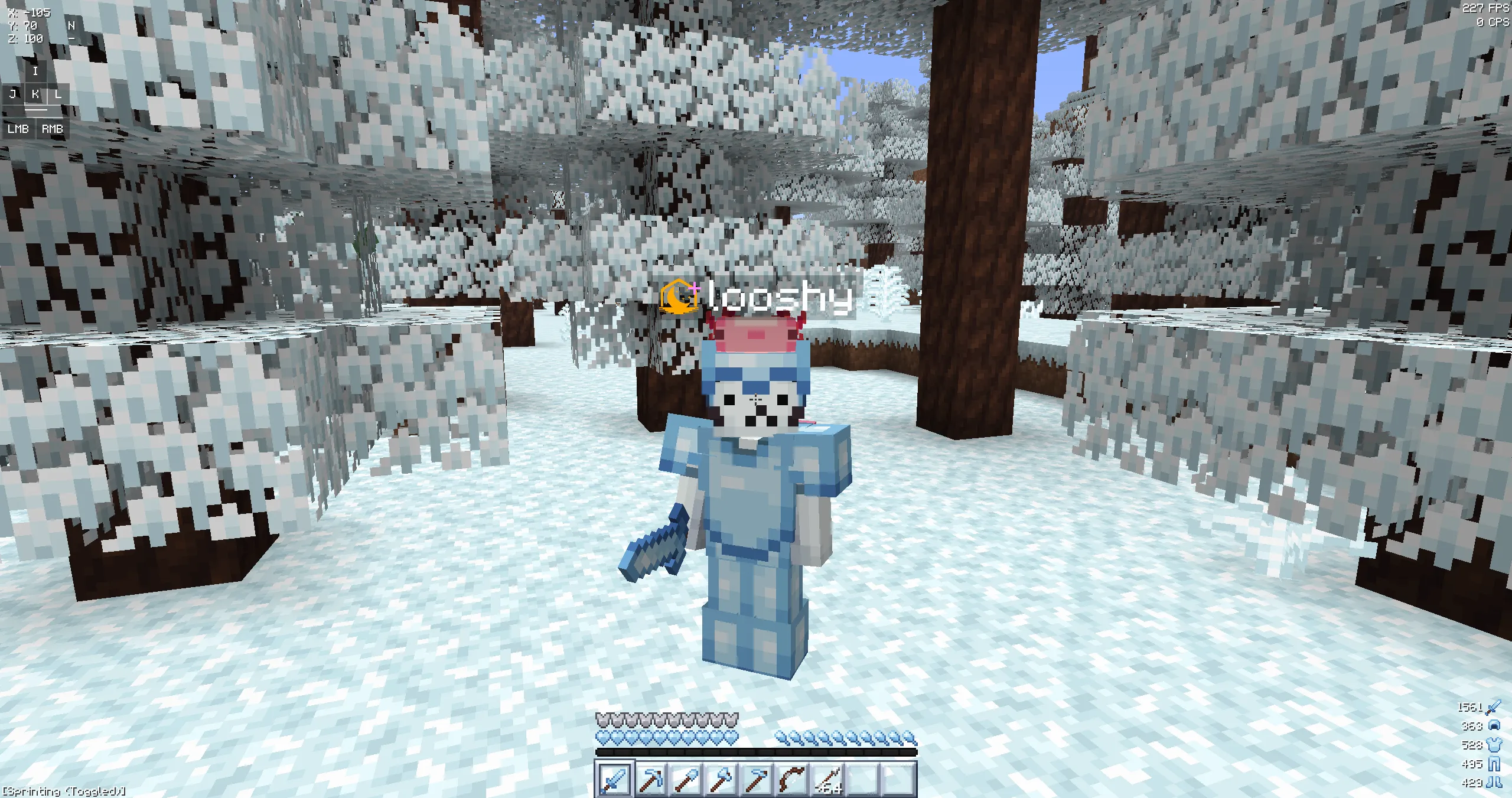Click the I key in the keystrokes overlay
Image resolution: width=1512 pixels, height=798 pixels.
point(36,71)
